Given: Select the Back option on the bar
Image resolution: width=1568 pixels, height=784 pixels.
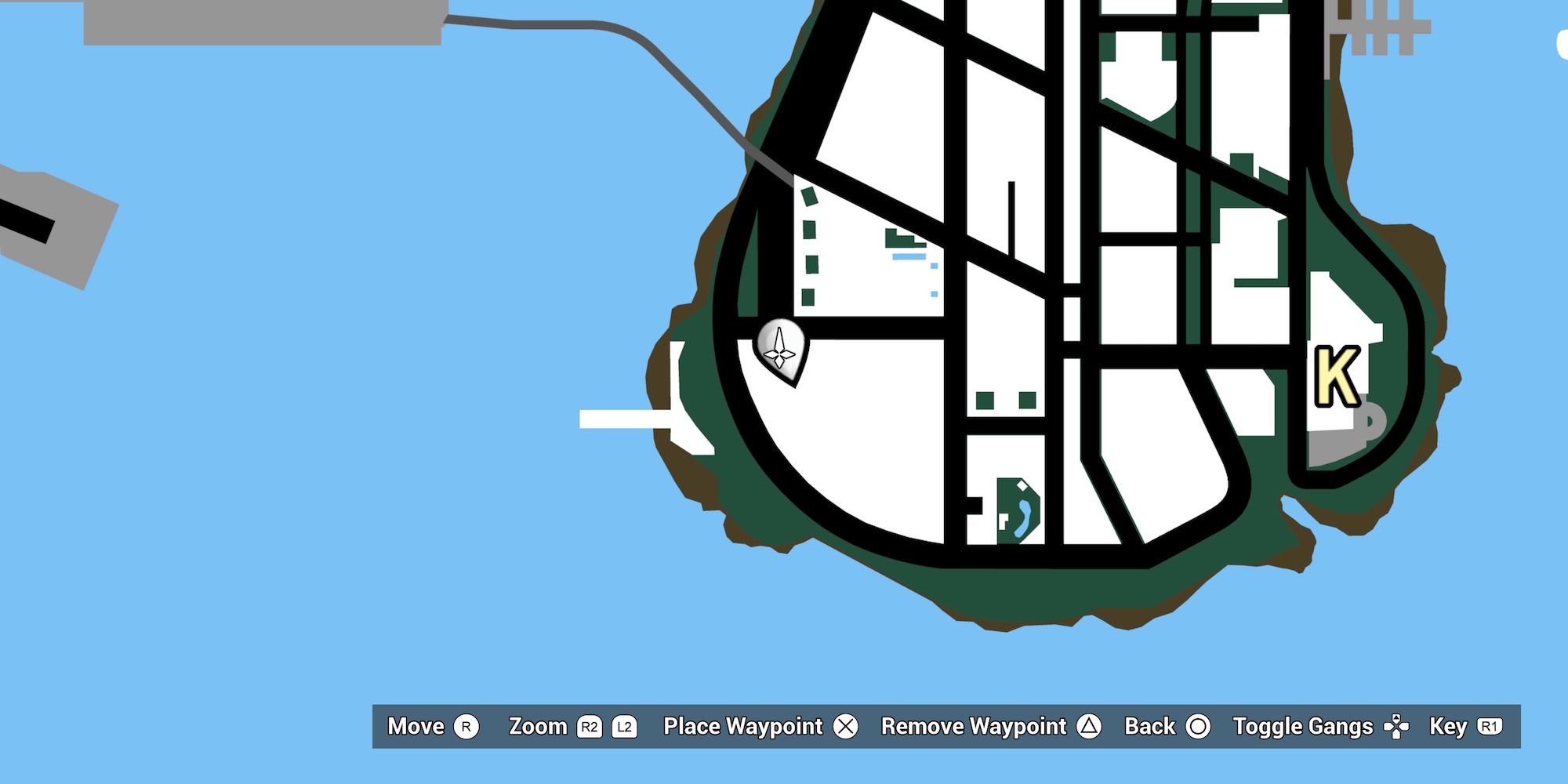Looking at the screenshot, I should pos(1149,727).
